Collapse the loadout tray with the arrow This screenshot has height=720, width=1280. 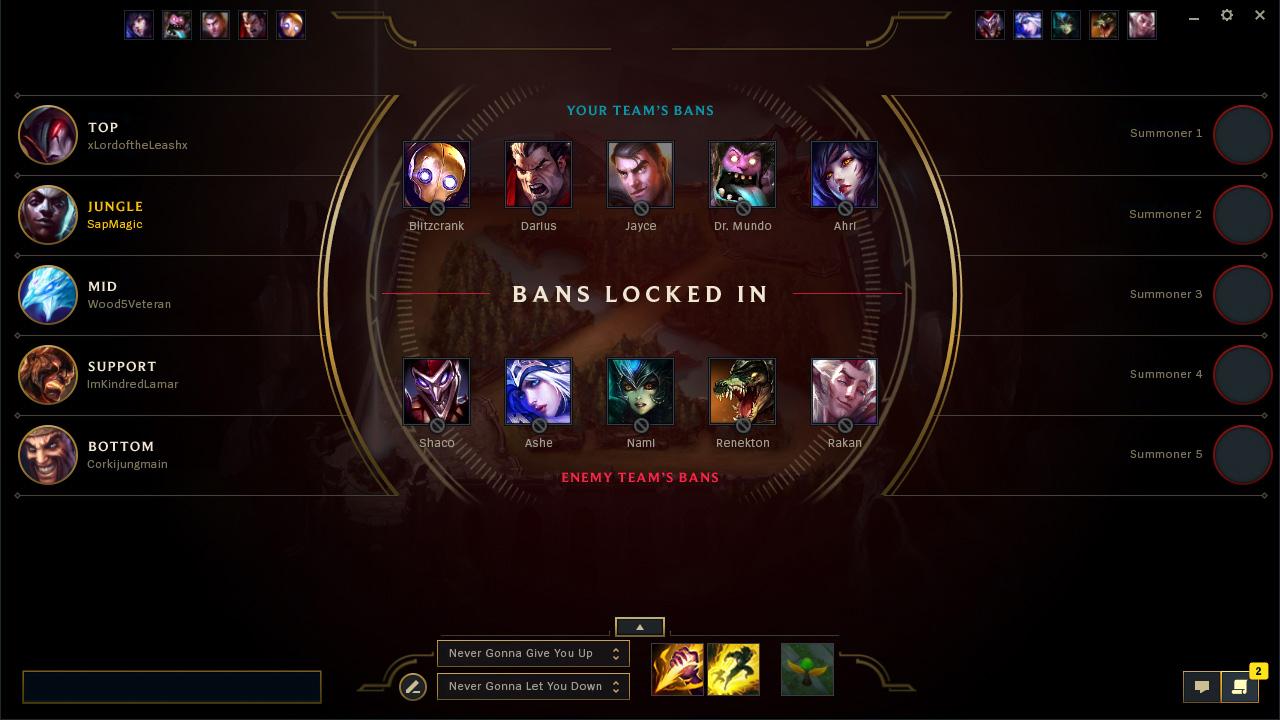pyautogui.click(x=639, y=627)
